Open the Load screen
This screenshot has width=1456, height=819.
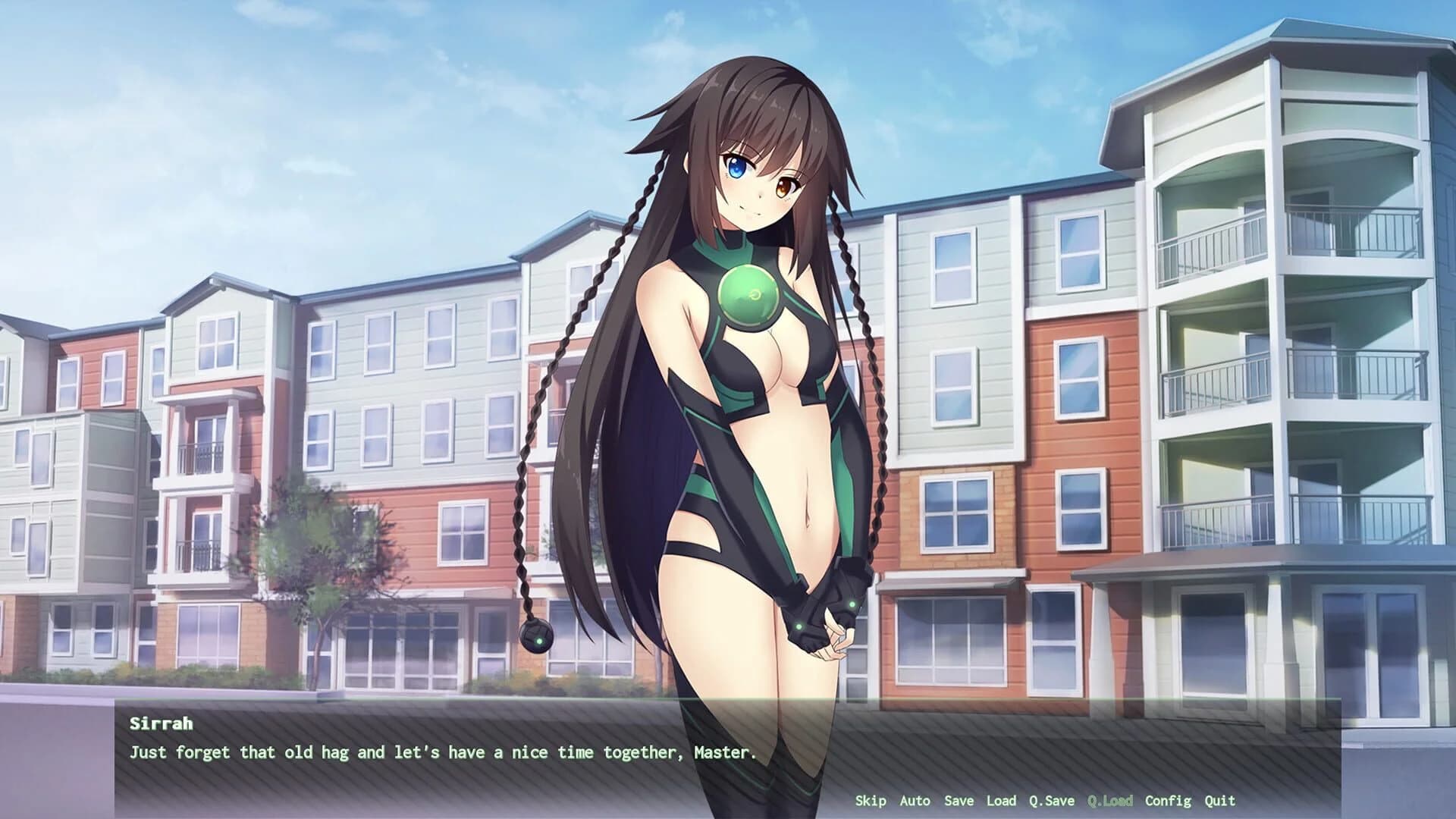[x=1003, y=801]
